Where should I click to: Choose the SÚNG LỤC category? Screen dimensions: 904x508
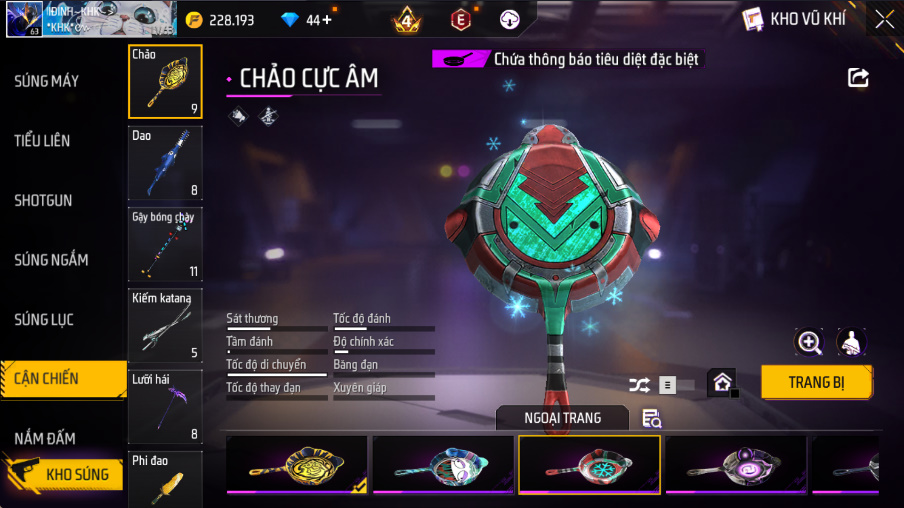coord(43,320)
